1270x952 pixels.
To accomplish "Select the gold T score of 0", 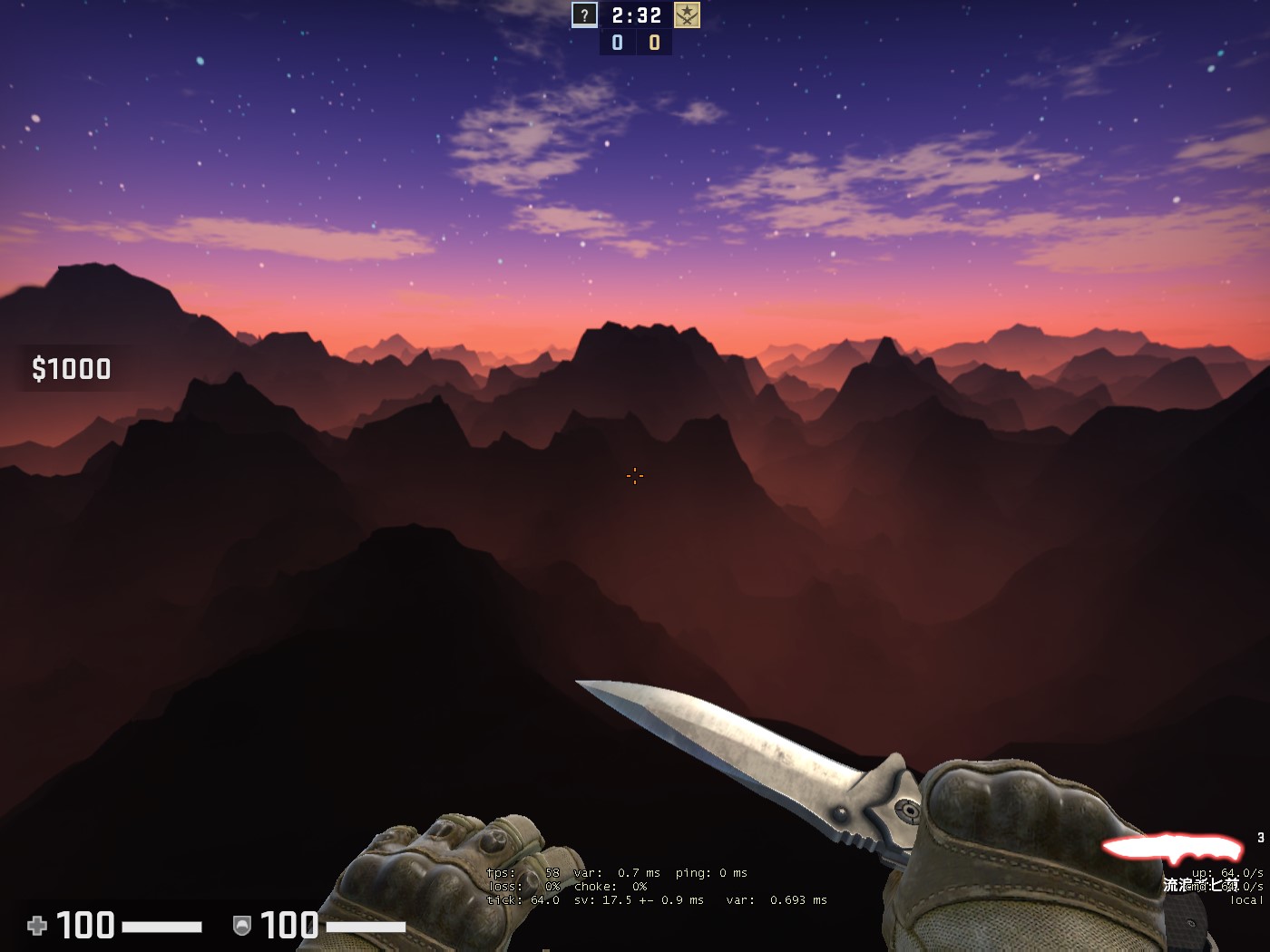I will pos(653,41).
